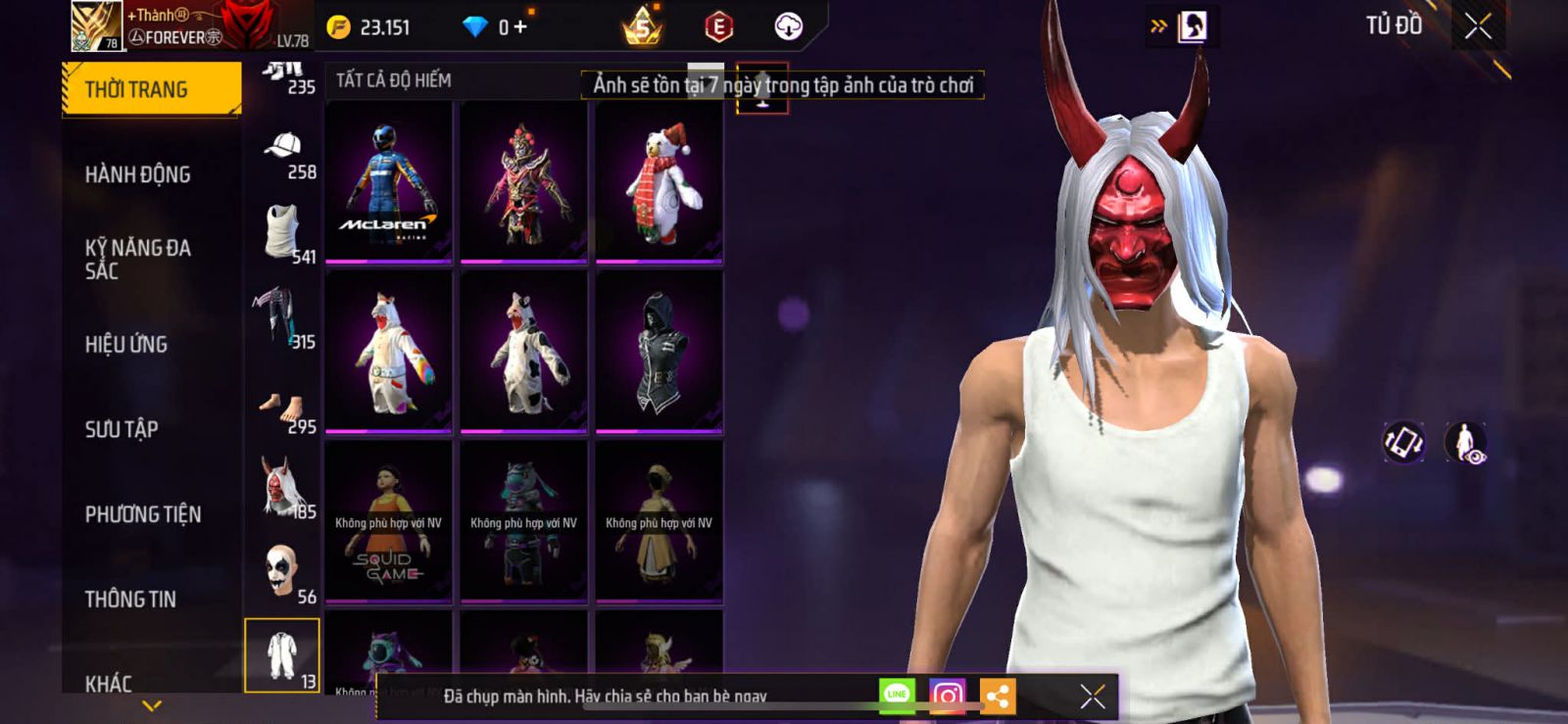Image resolution: width=1568 pixels, height=724 pixels.
Task: Open the THÔNG TIN tab
Action: coord(130,599)
